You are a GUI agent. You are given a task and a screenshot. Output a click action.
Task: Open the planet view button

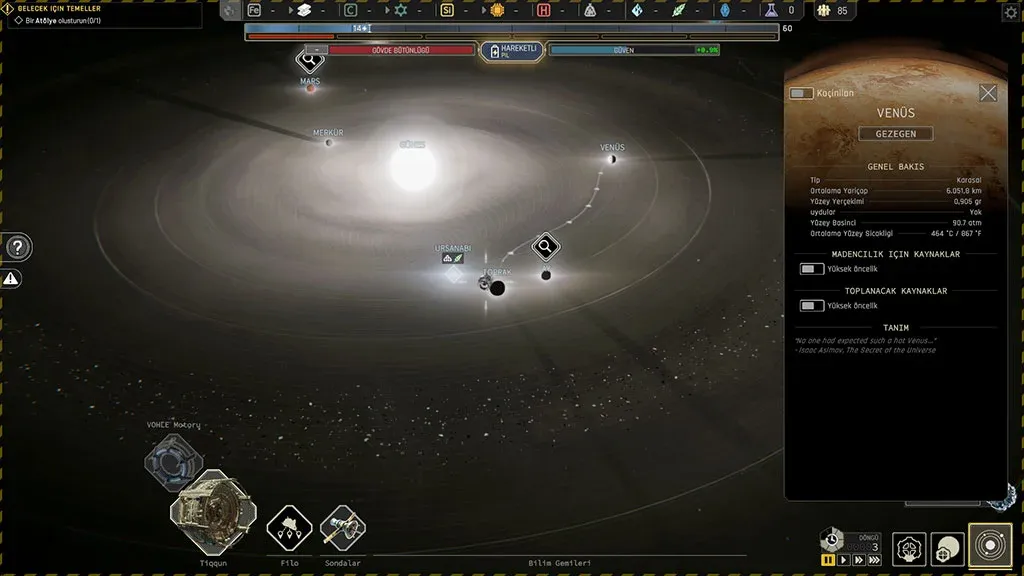pyautogui.click(x=947, y=549)
